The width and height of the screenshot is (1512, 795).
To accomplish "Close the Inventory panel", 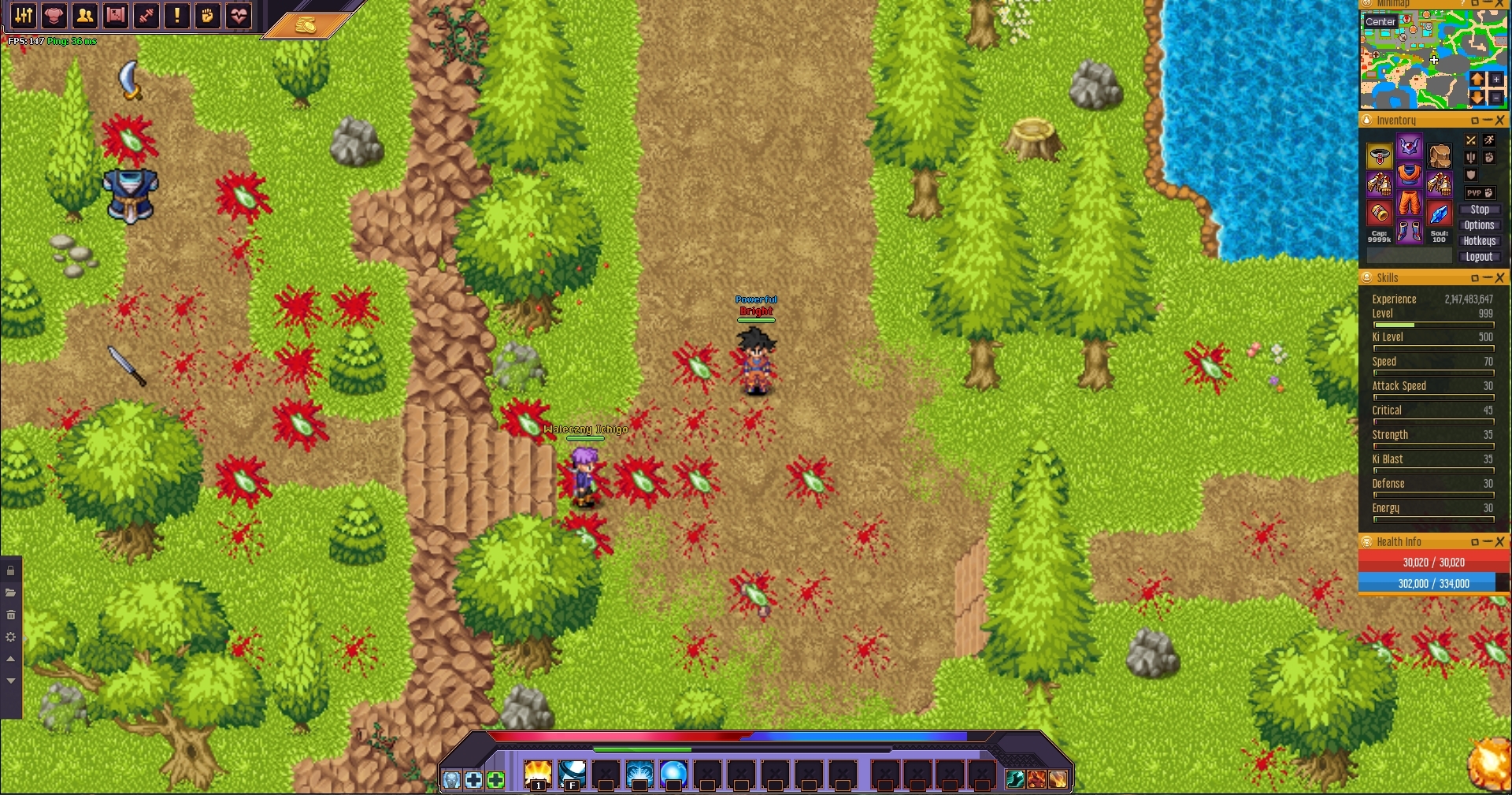I will click(x=1499, y=121).
